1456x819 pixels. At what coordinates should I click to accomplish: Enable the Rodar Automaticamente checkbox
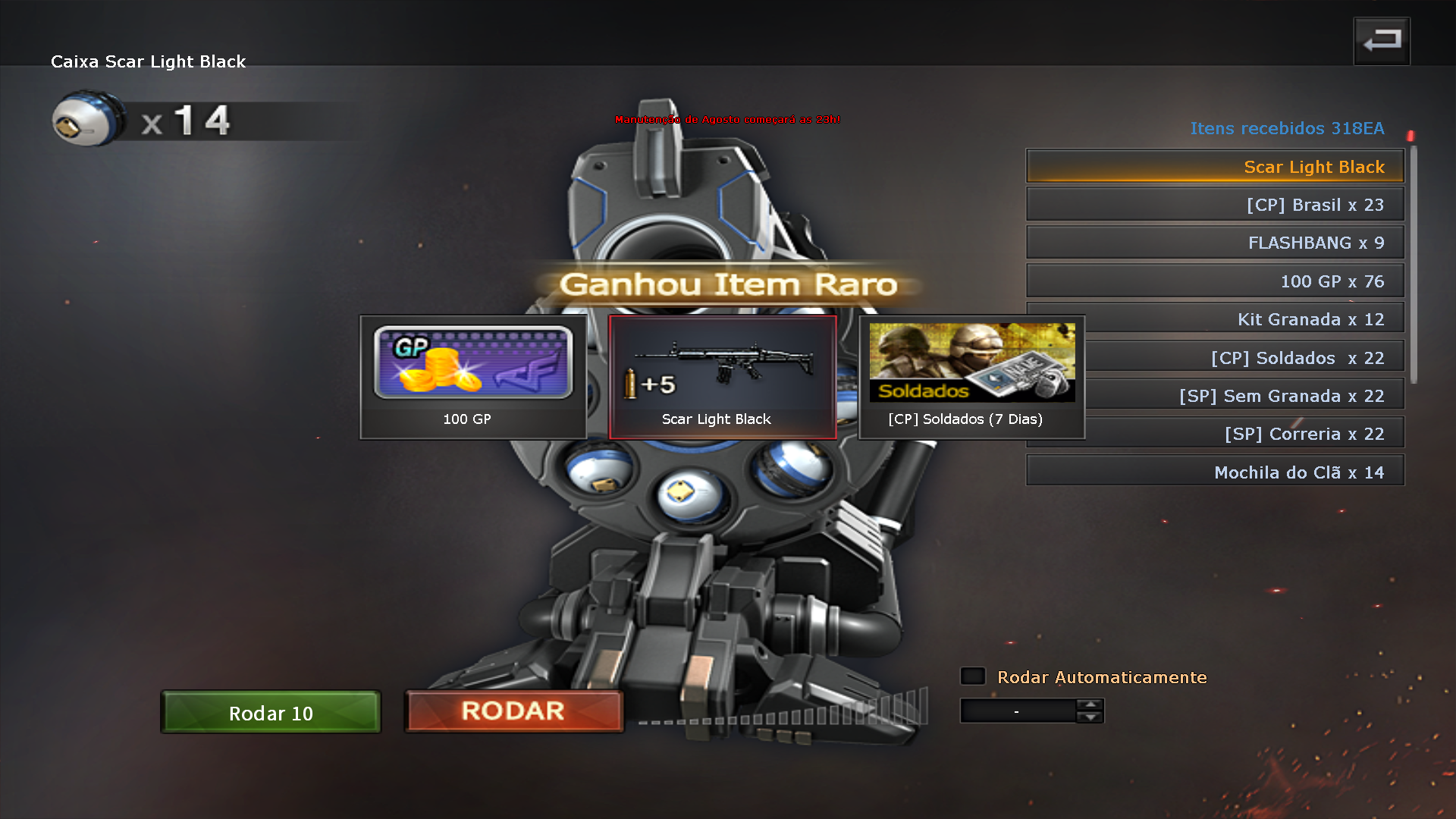[973, 676]
